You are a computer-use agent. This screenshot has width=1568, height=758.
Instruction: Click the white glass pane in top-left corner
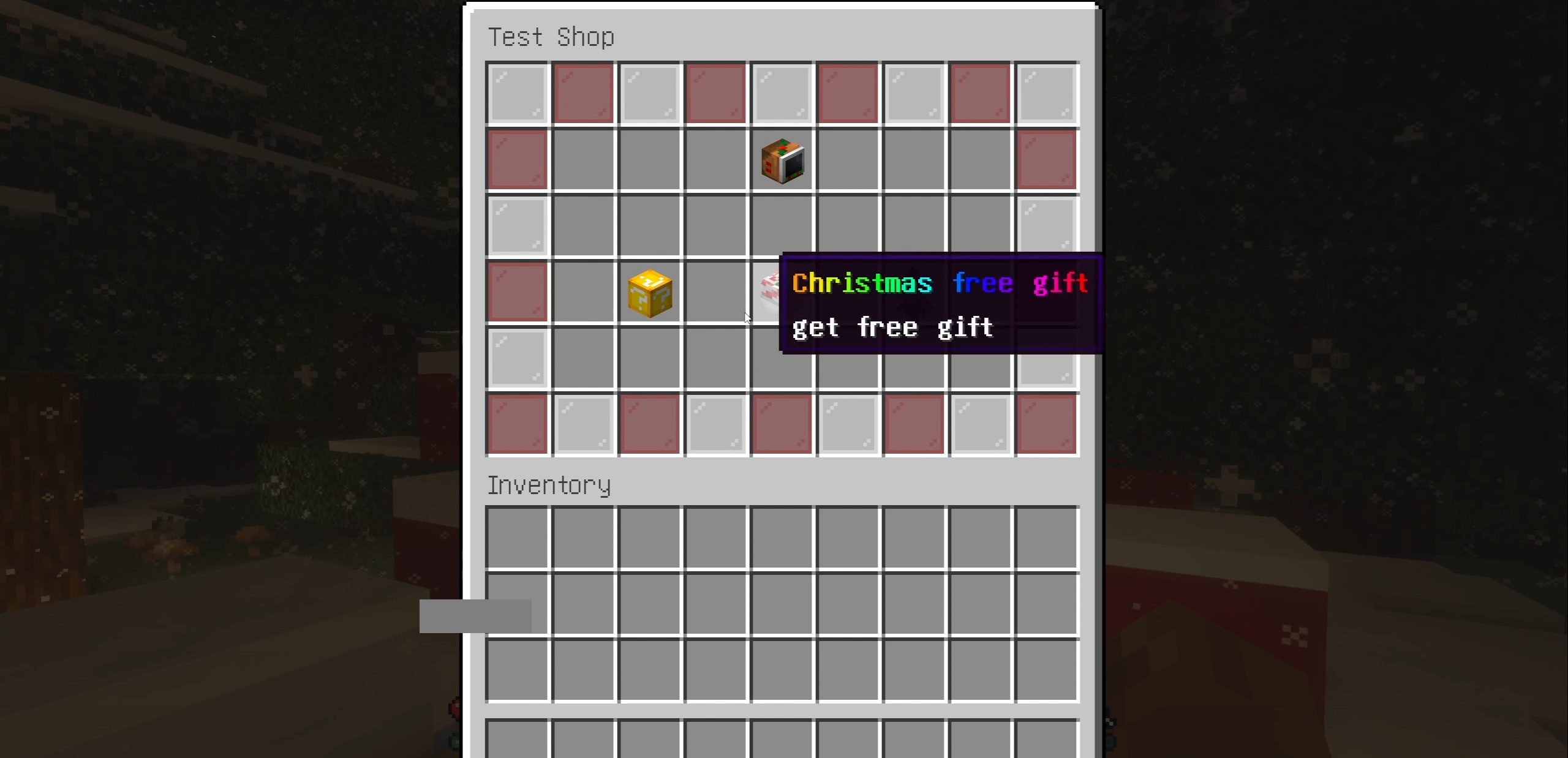[518, 94]
